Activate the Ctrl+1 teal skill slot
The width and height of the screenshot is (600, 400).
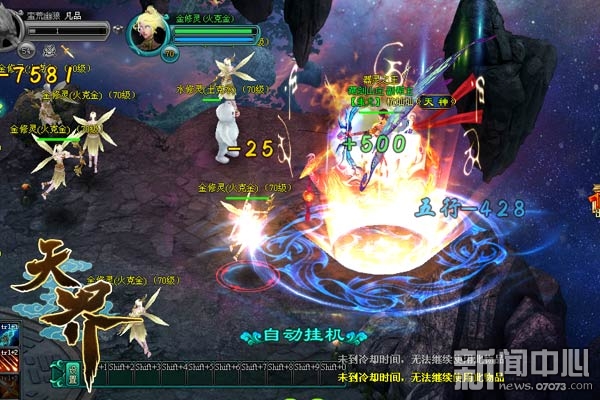tap(10, 334)
